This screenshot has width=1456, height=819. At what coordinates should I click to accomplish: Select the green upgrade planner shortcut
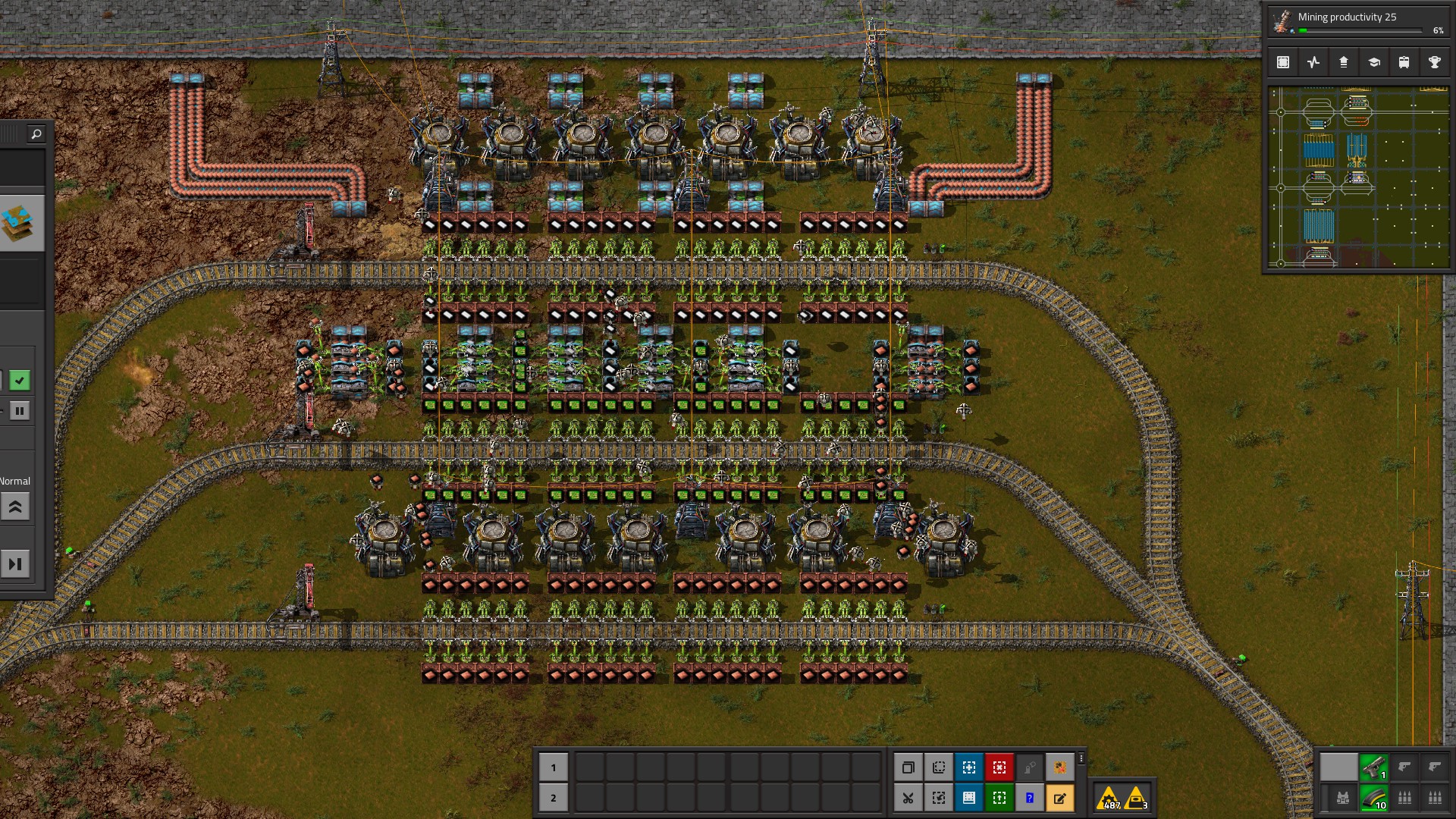pos(999,798)
